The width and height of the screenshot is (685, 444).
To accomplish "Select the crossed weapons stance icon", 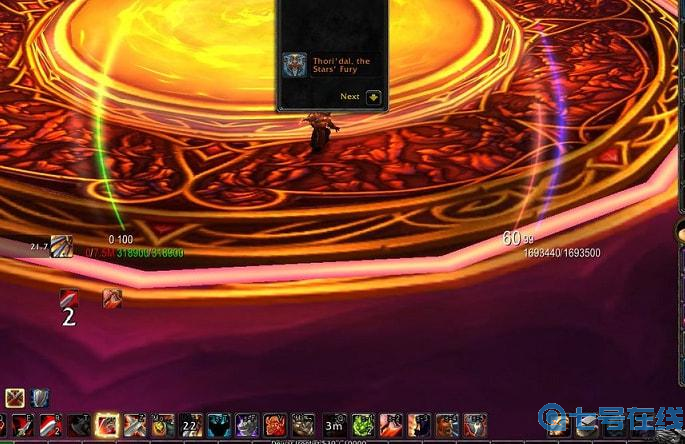I will click(x=15, y=398).
